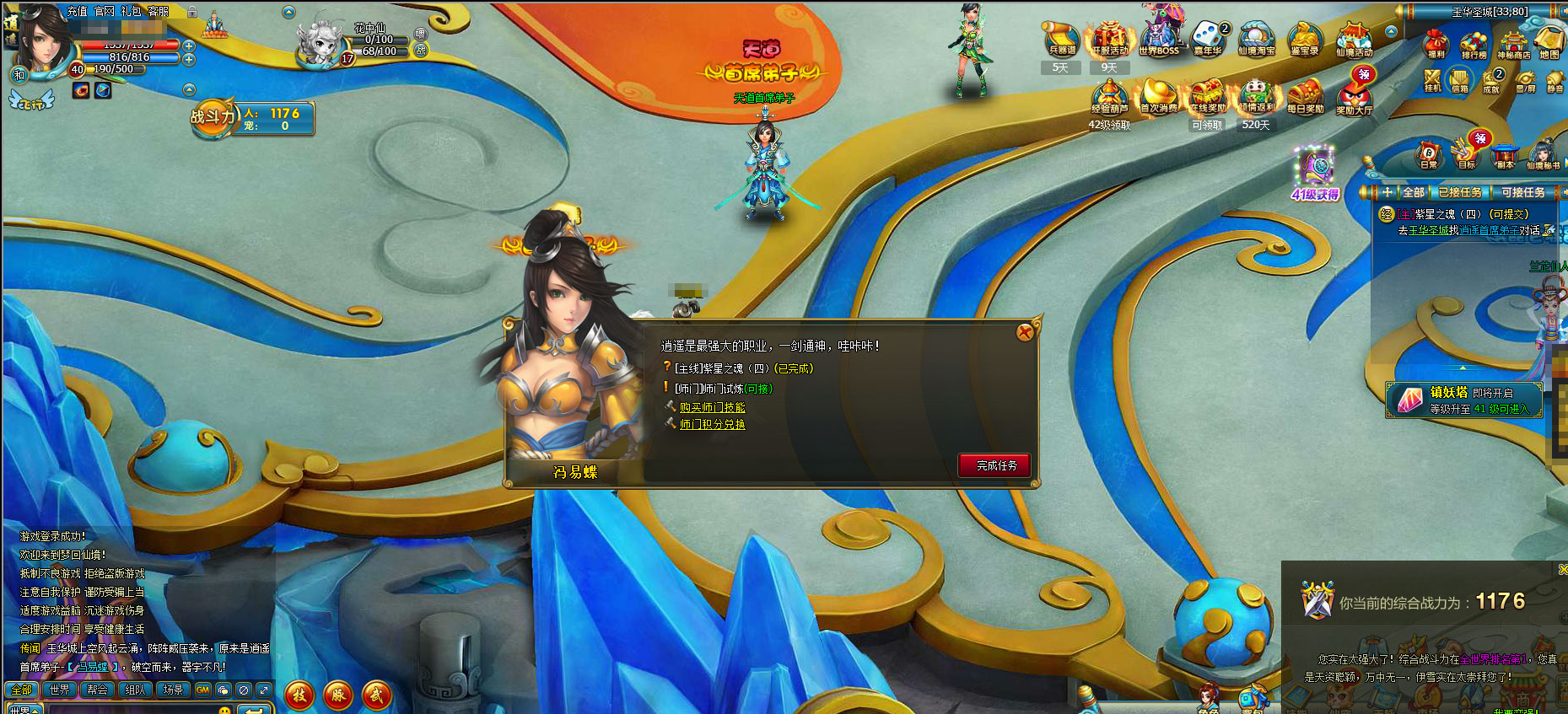1568x714 pixels.
Task: Open the 世界BOSS event icon
Action: coord(1159,39)
